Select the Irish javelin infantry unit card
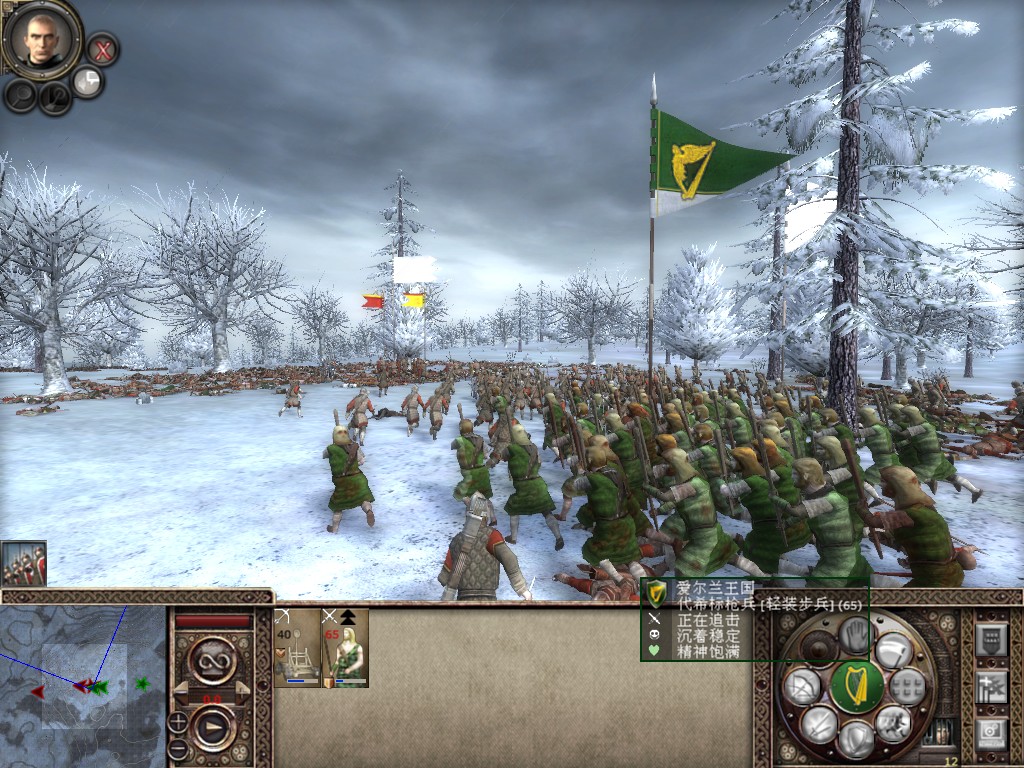This screenshot has width=1024, height=768. coord(345,647)
